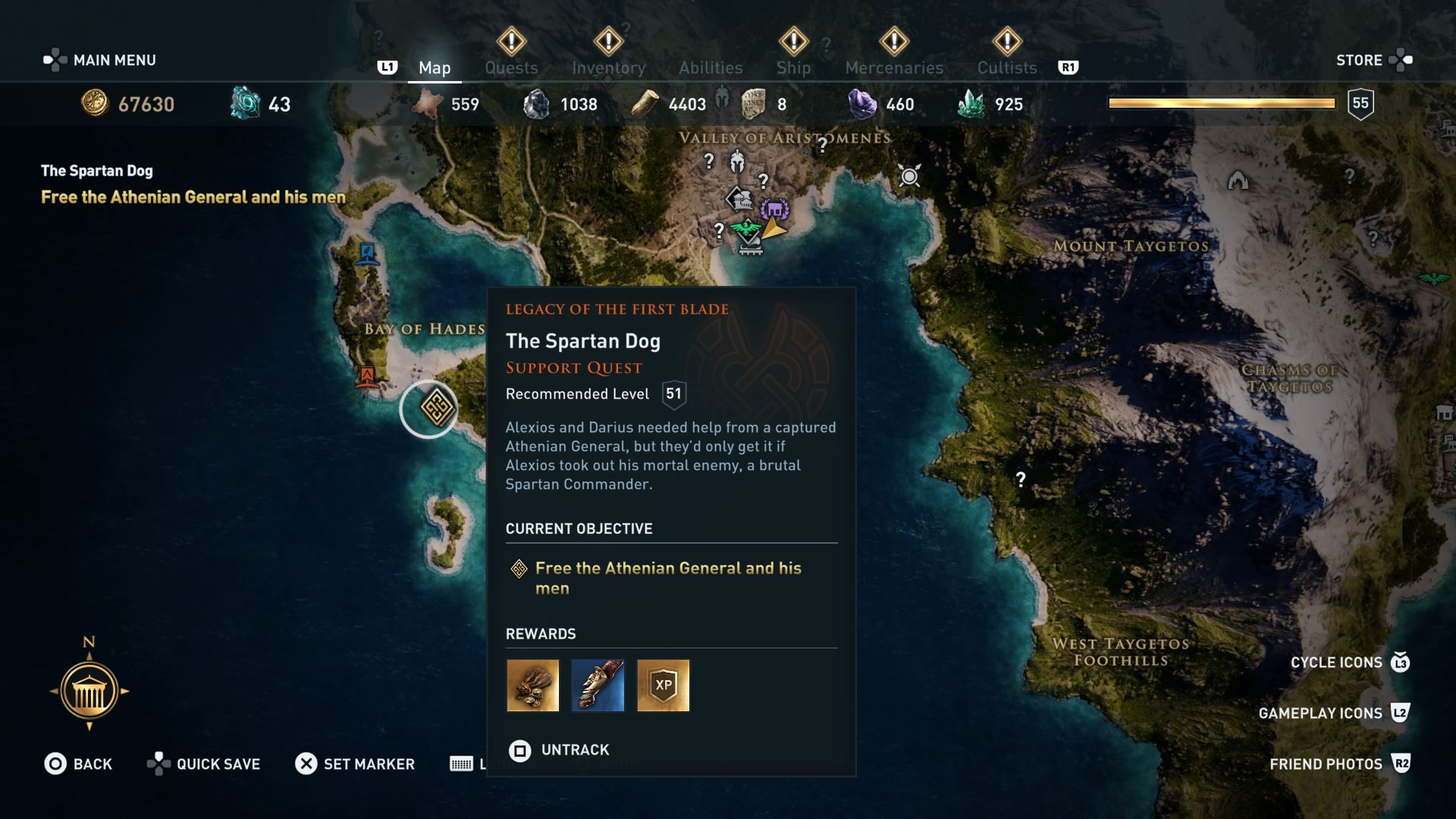Image resolution: width=1456 pixels, height=819 pixels.
Task: Open the Store
Action: click(x=1360, y=60)
